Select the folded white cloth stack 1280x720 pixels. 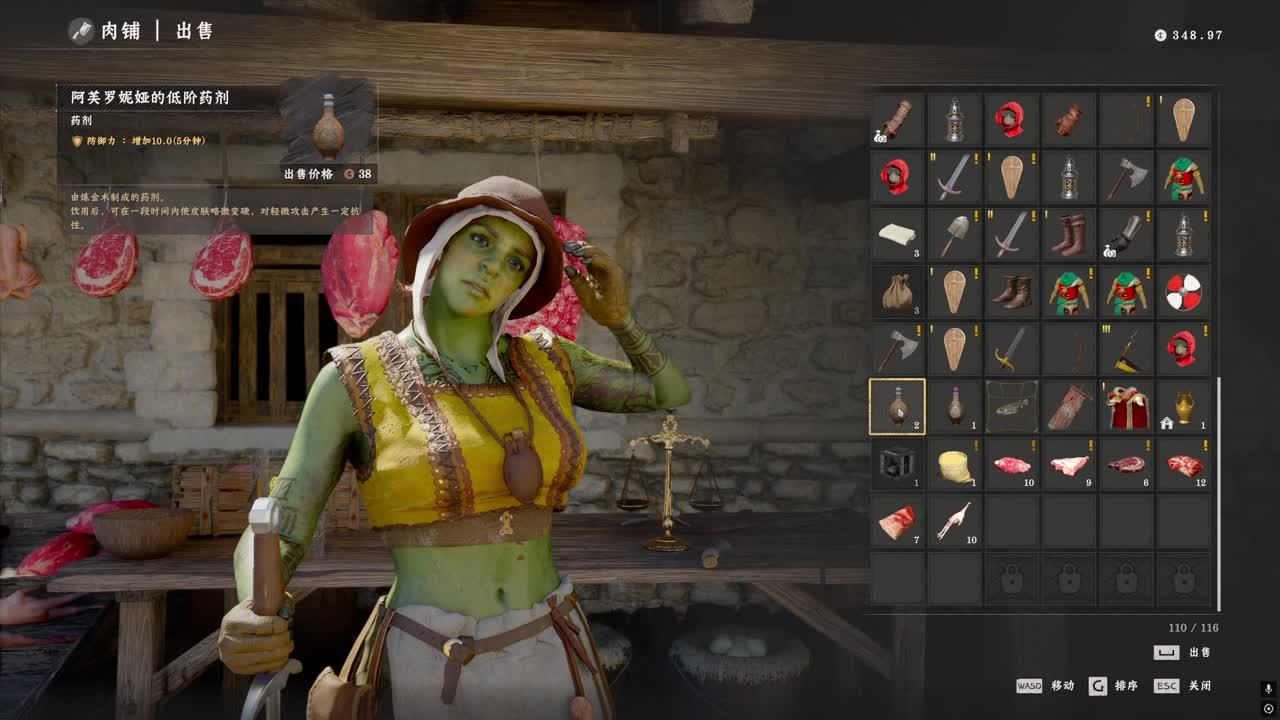[x=897, y=234]
